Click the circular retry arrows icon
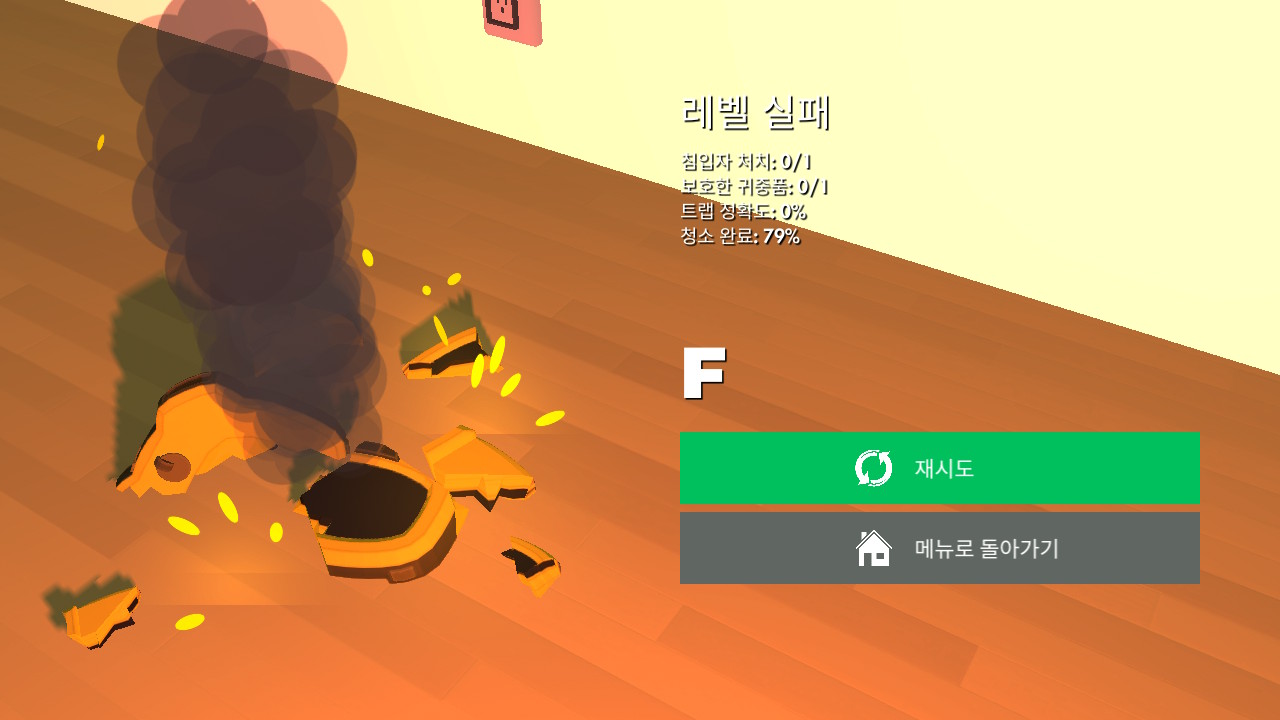The image size is (1280, 720). 871,467
